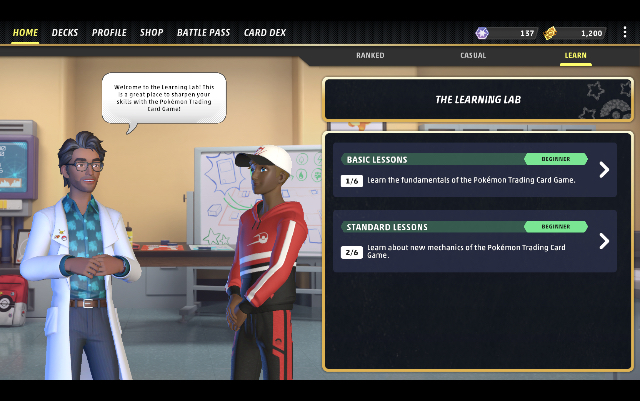The height and width of the screenshot is (401, 640).
Task: Open the Standard Lessons row
Action: [x=476, y=241]
